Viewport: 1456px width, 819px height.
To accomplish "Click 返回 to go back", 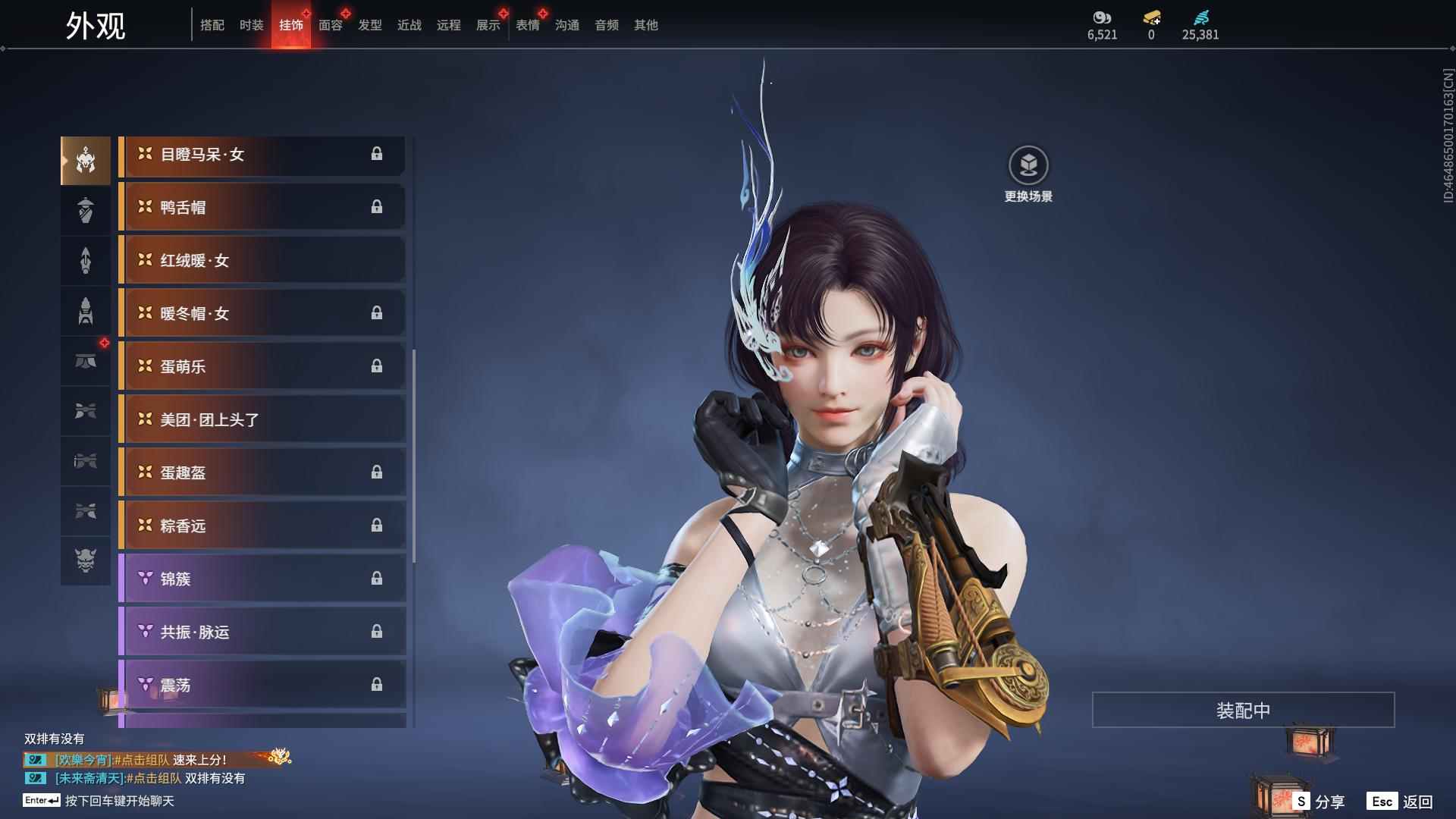I will [x=1400, y=801].
